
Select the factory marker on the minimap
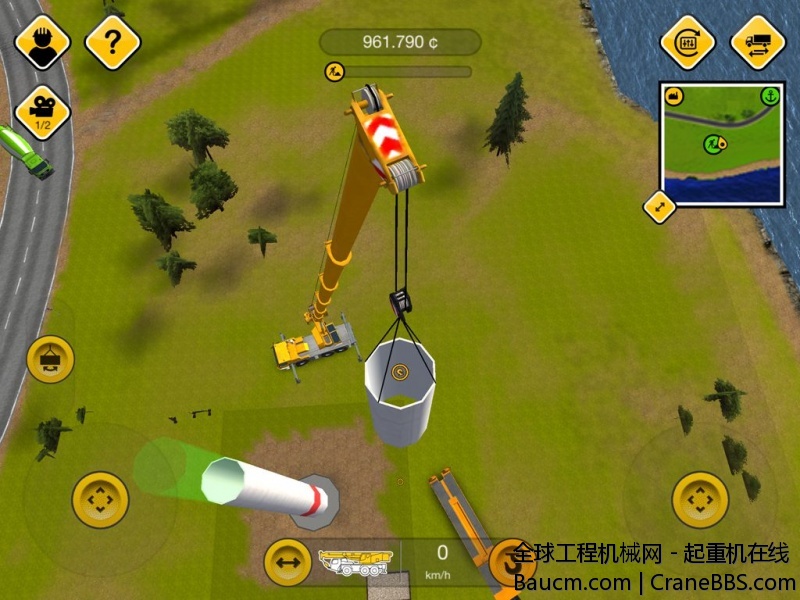click(x=674, y=97)
